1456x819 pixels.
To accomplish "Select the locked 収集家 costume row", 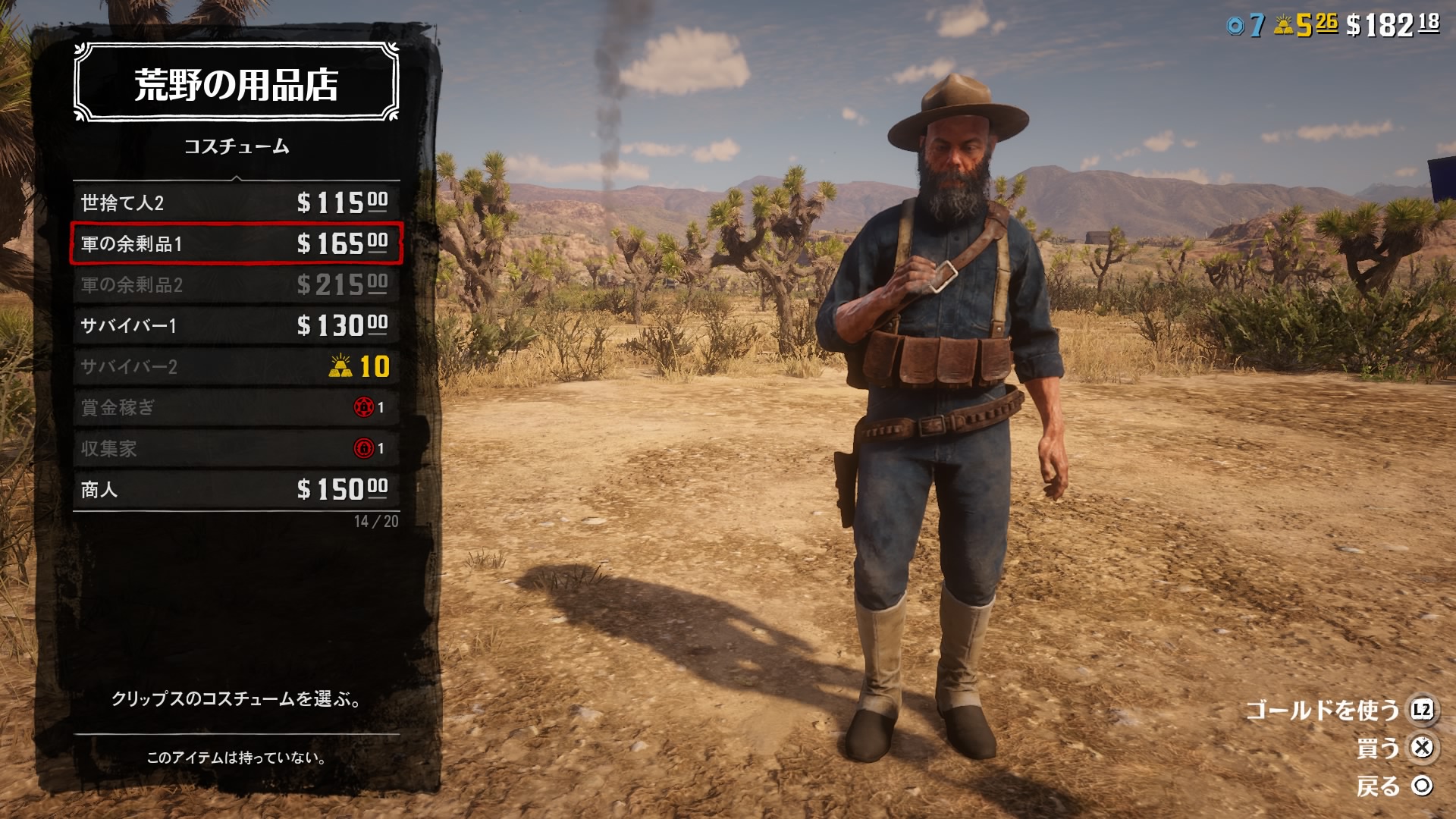I will click(236, 448).
